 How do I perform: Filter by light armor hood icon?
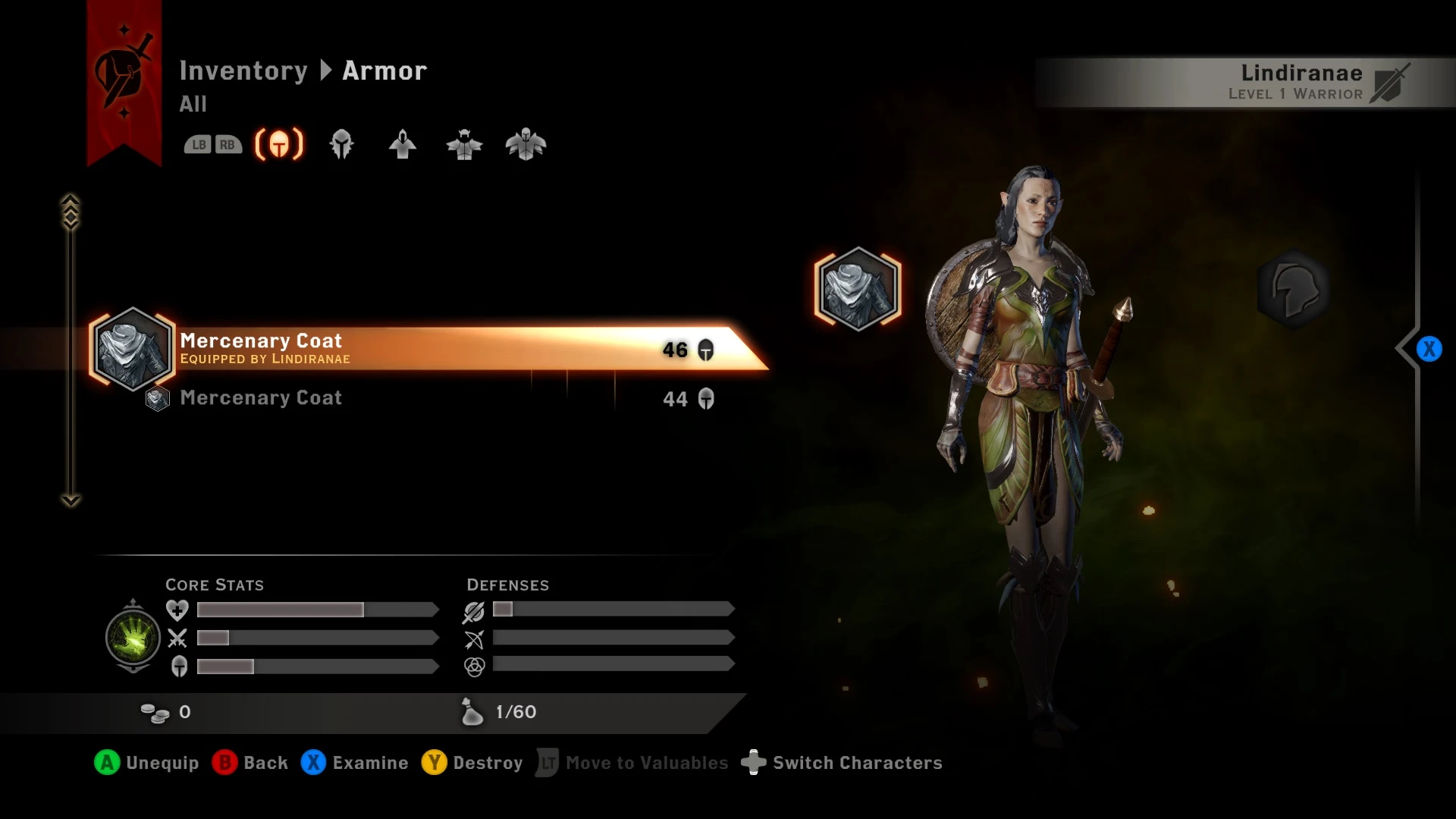click(x=402, y=144)
